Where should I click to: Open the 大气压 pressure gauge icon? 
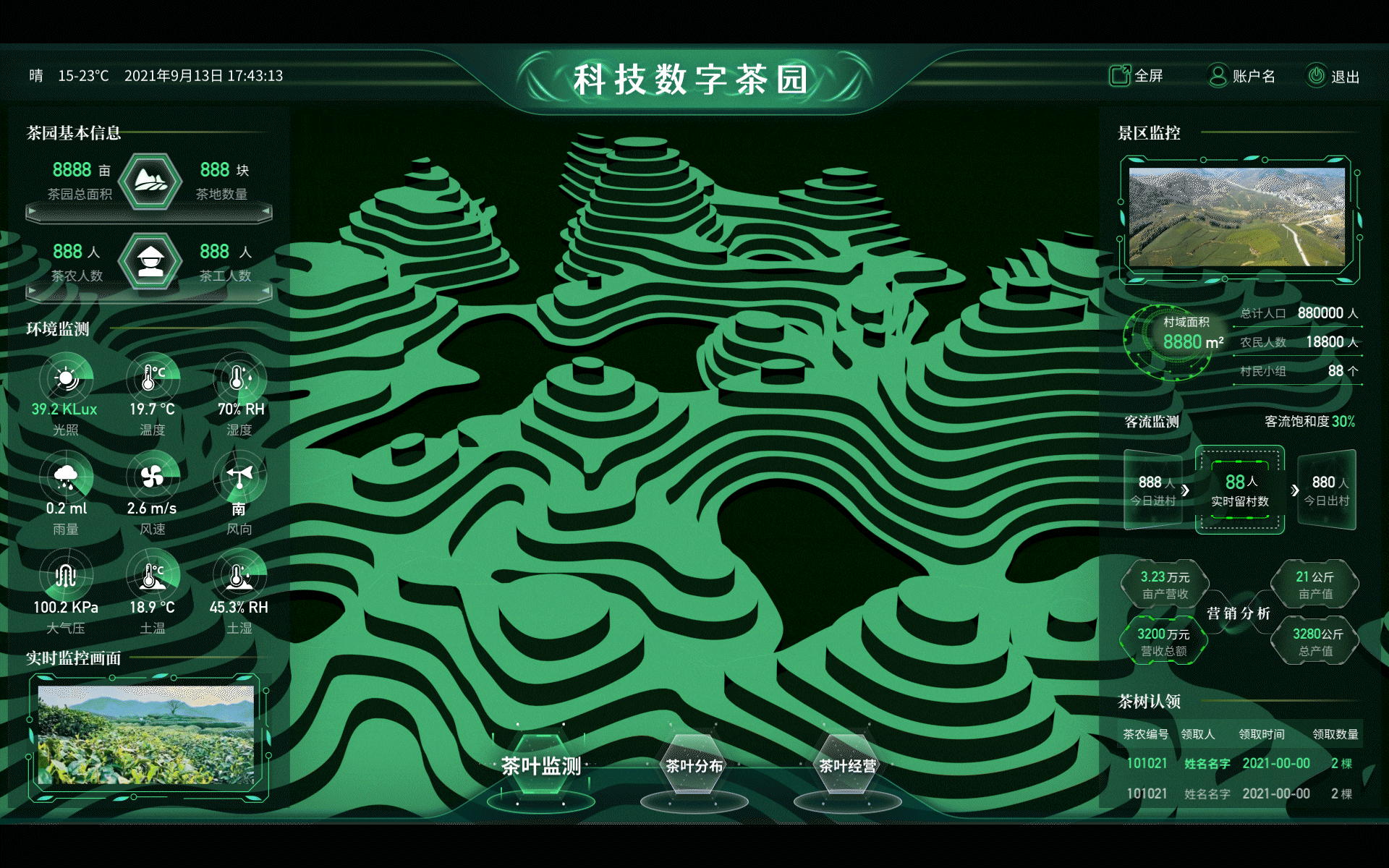click(x=67, y=577)
